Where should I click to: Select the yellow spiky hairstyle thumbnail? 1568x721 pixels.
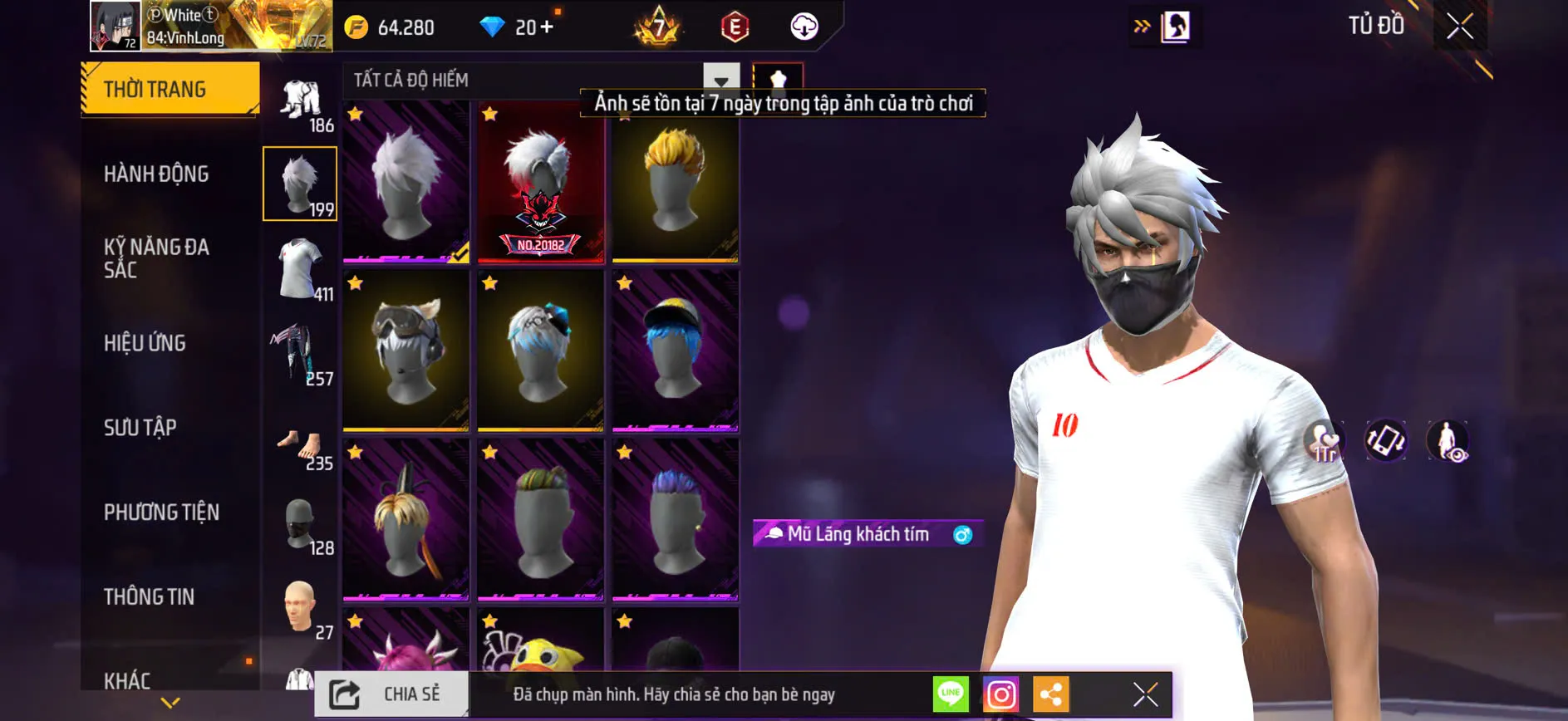pos(673,183)
